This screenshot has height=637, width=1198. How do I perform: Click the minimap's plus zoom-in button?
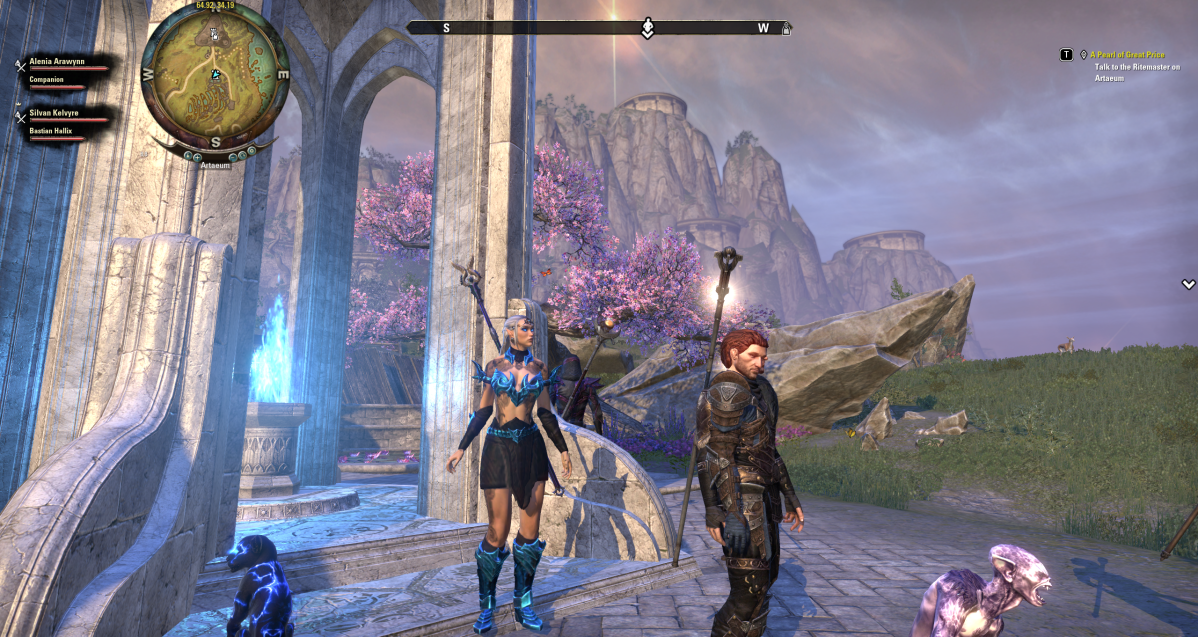(198, 156)
